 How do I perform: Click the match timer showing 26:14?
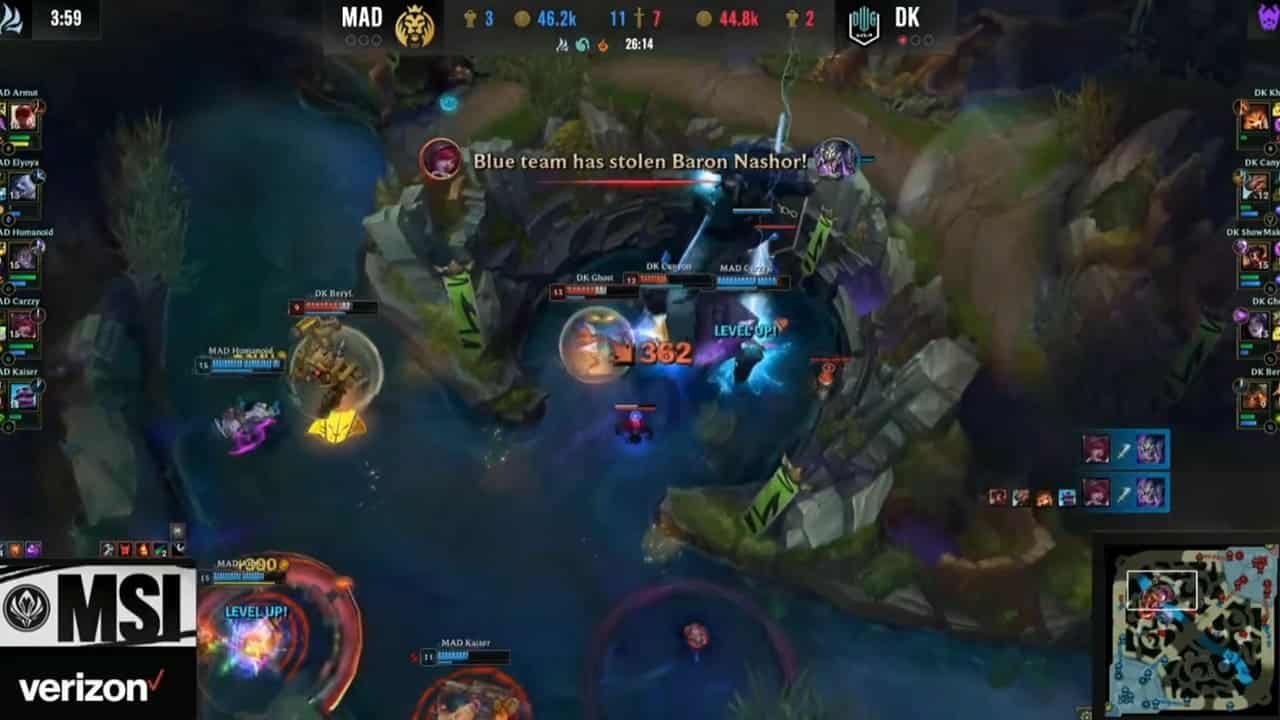[640, 45]
